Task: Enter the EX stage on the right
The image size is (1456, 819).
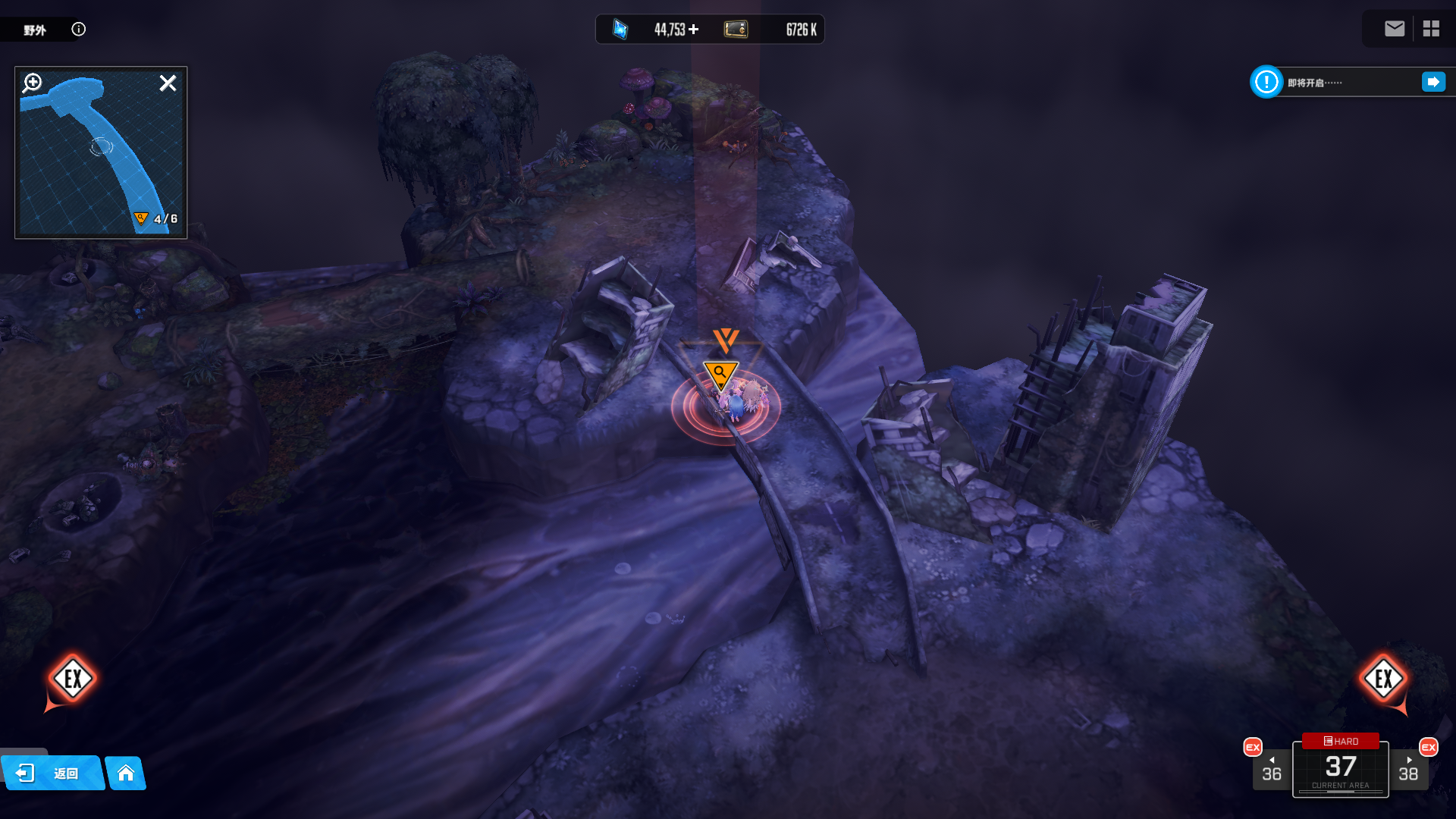Action: click(1383, 679)
